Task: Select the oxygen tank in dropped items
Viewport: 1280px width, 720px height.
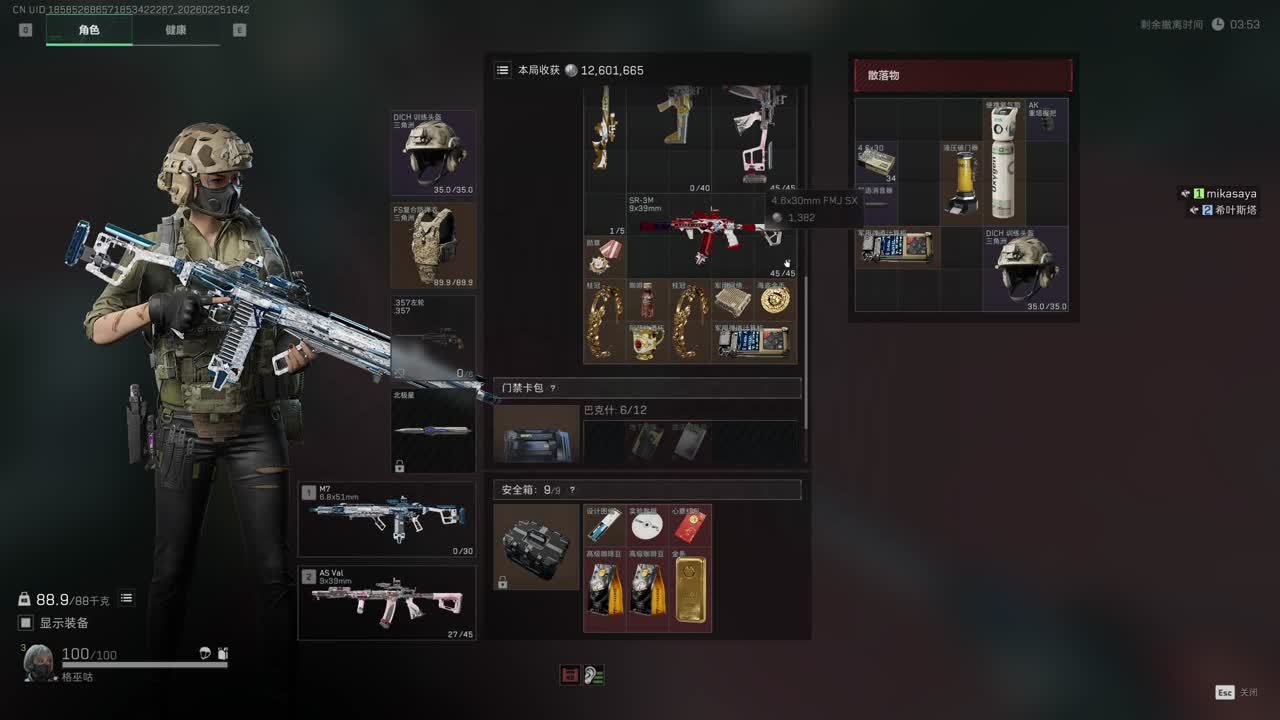Action: point(1003,162)
